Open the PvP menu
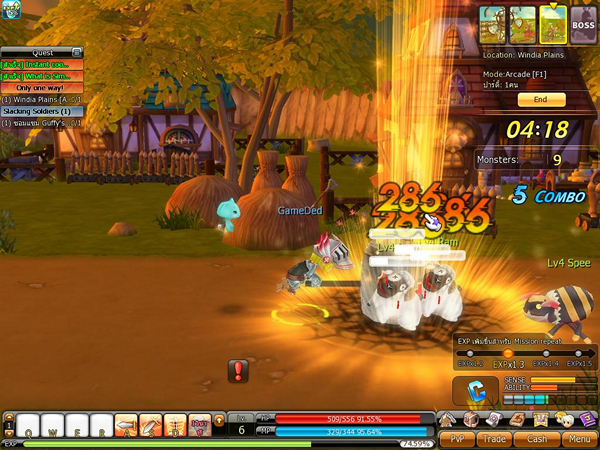Viewport: 600px width, 450px height. click(457, 438)
